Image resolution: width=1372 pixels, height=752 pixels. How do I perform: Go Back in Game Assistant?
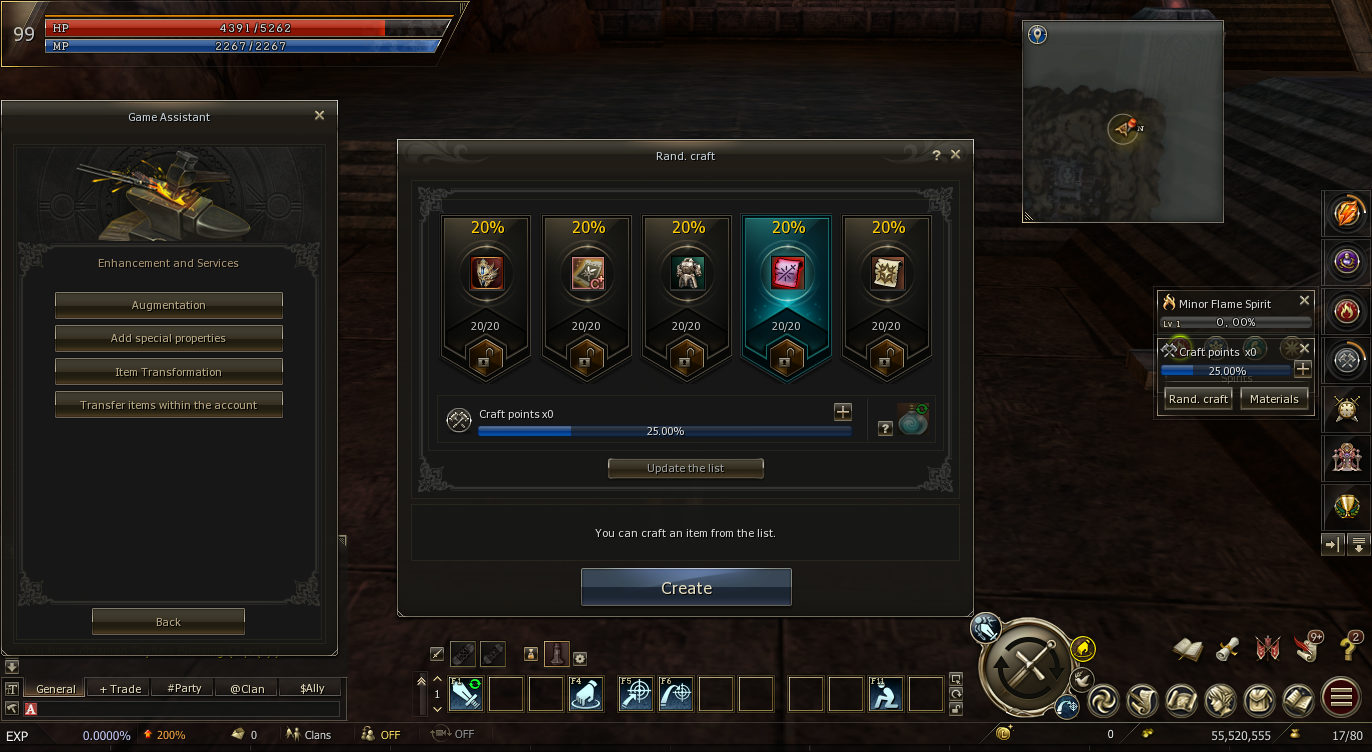168,621
